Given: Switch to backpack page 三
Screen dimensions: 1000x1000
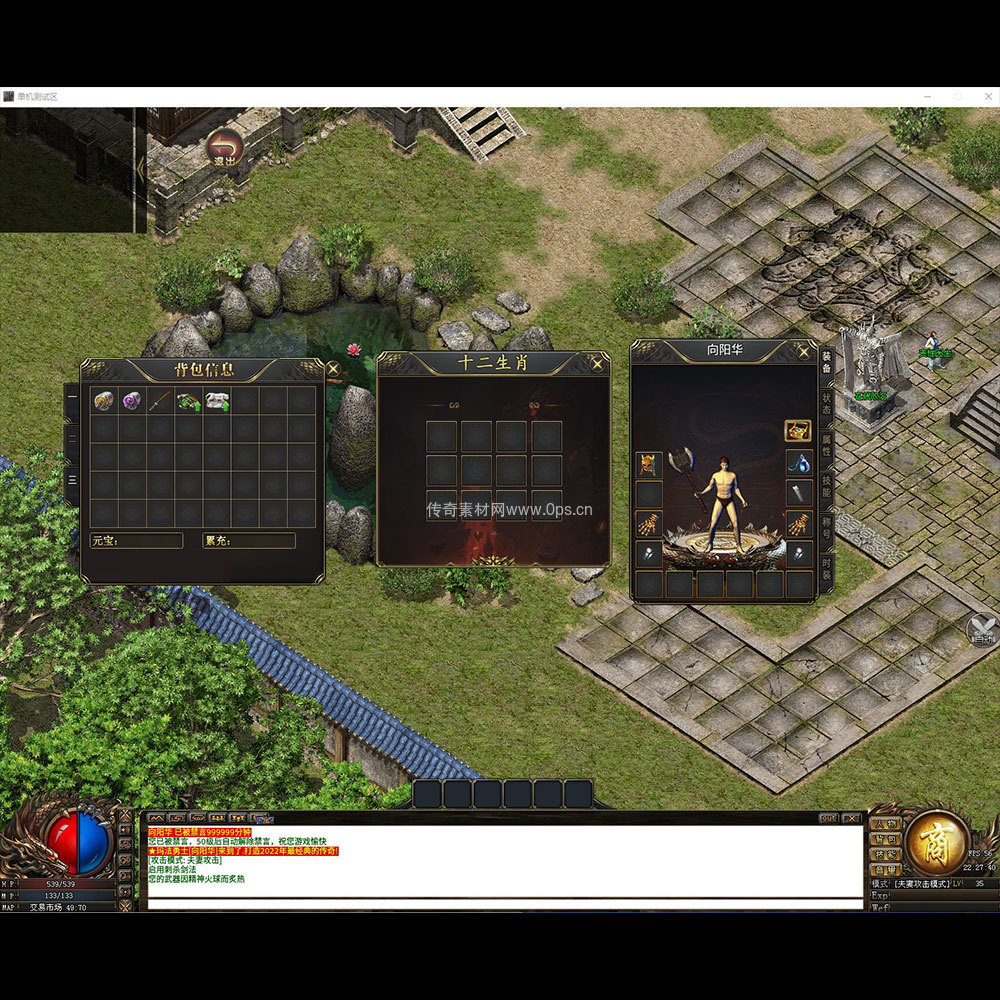Looking at the screenshot, I should click(72, 479).
